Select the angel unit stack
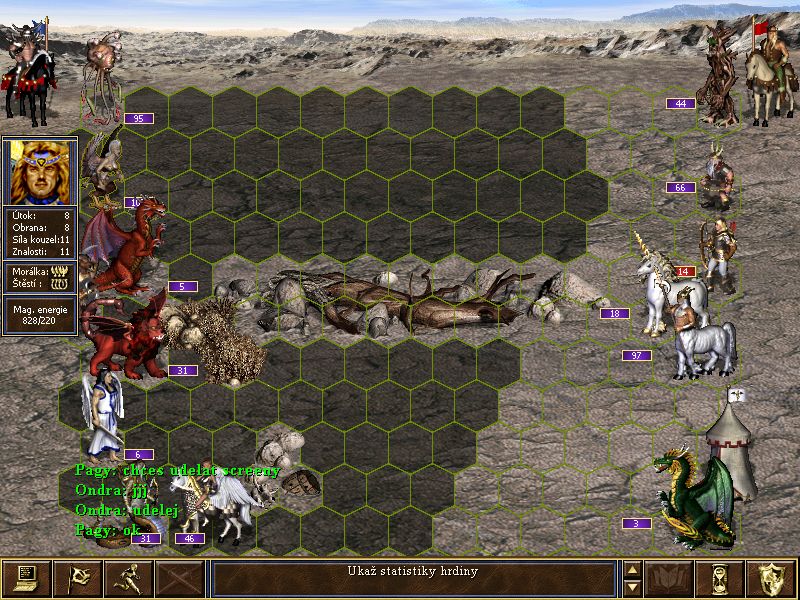Screen dimensions: 800x600 (x=103, y=412)
